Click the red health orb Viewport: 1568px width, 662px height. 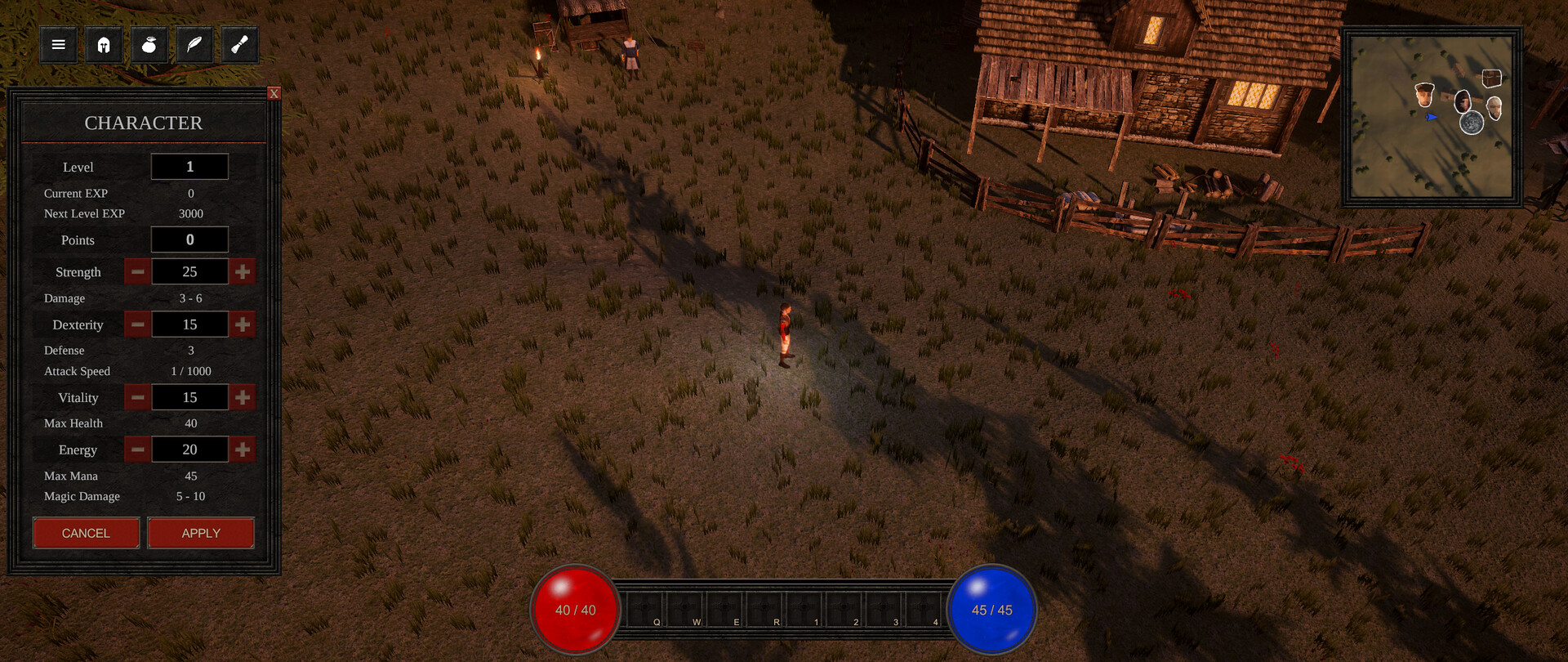pyautogui.click(x=574, y=609)
